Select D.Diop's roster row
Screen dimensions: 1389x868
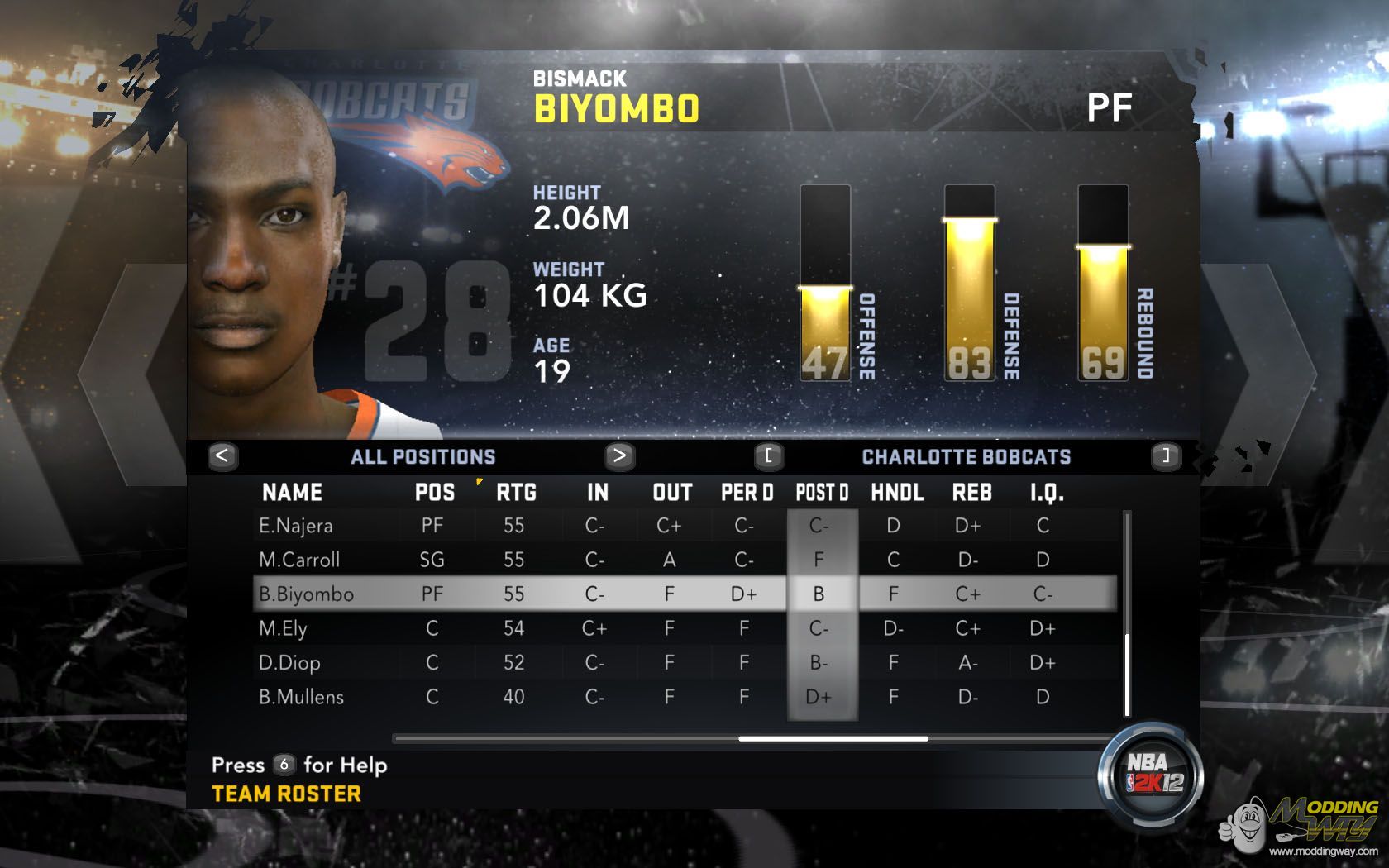(x=289, y=662)
